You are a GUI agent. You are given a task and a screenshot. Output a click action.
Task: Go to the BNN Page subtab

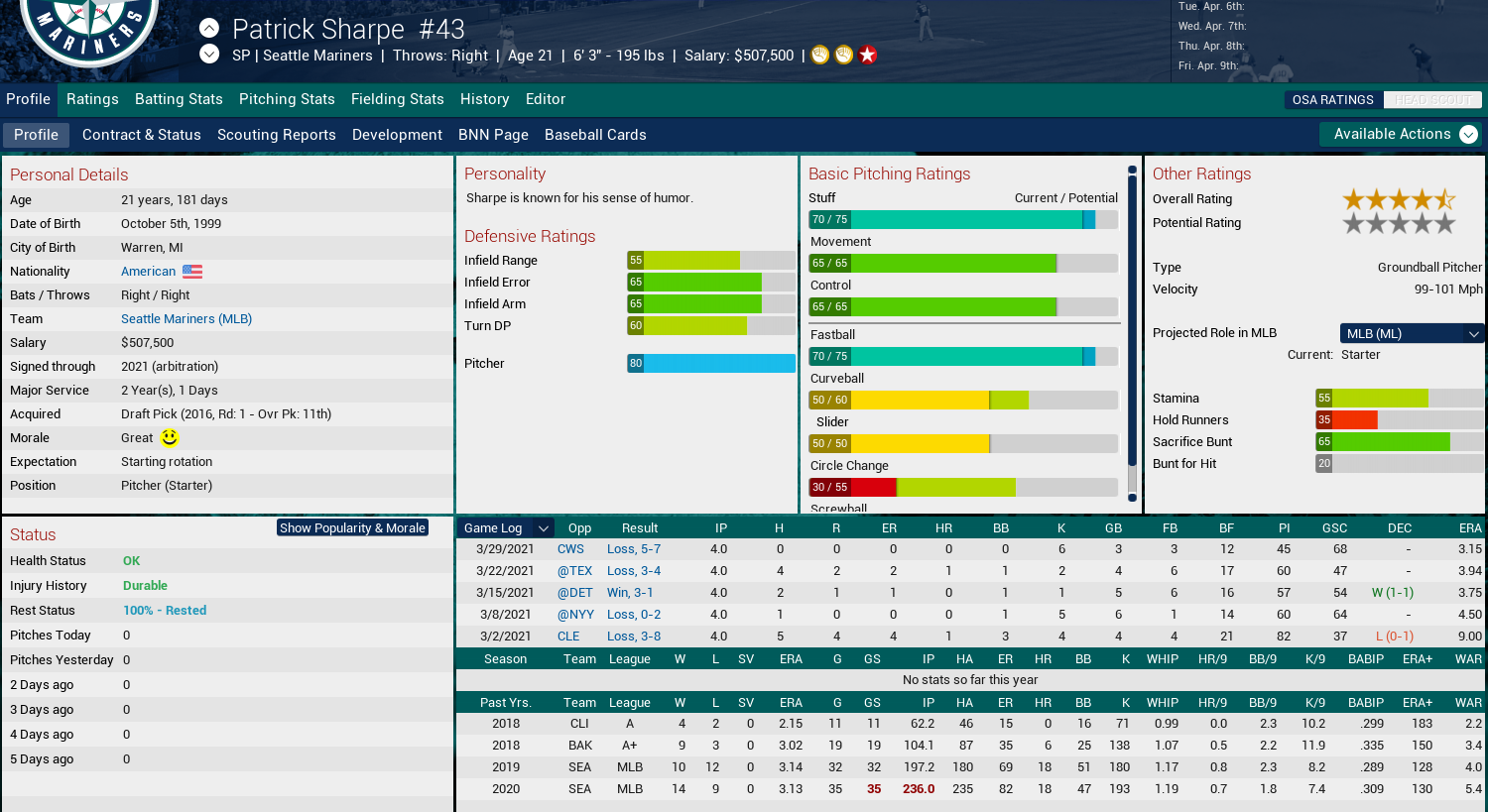pos(493,135)
